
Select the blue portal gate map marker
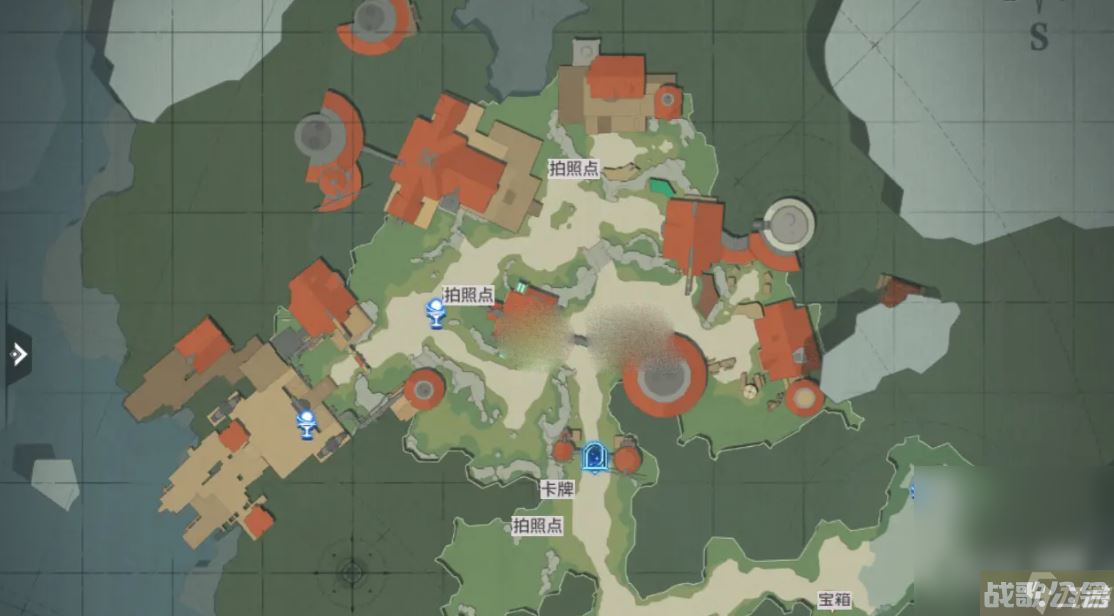coord(595,457)
